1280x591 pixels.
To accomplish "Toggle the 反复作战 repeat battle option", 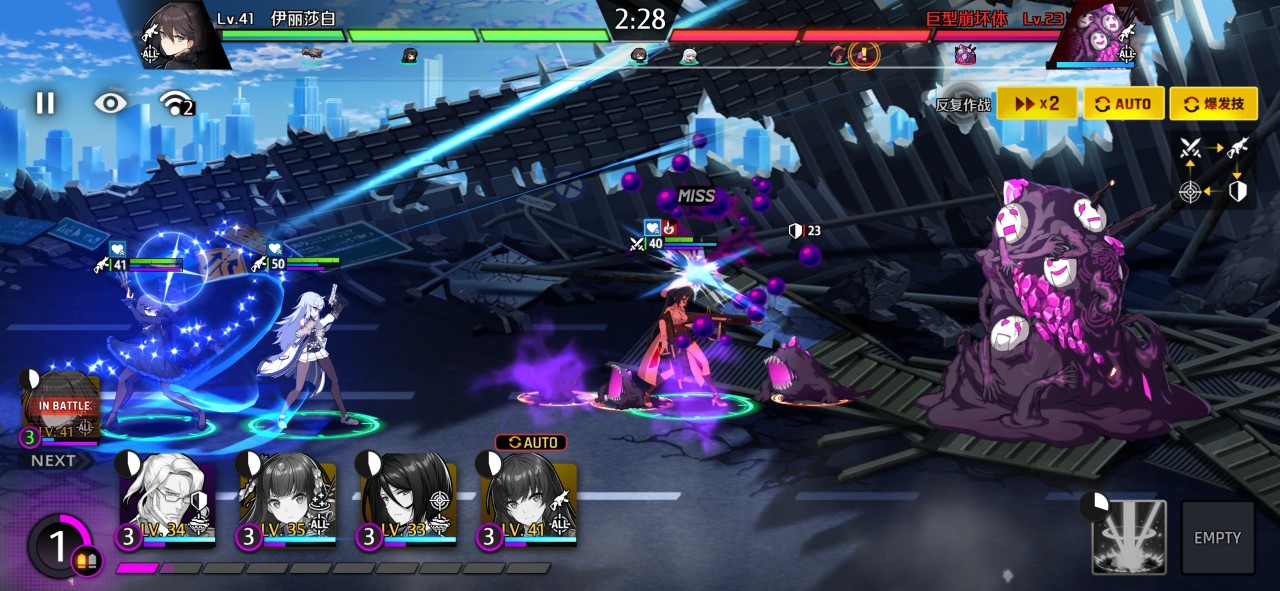I will tap(964, 104).
